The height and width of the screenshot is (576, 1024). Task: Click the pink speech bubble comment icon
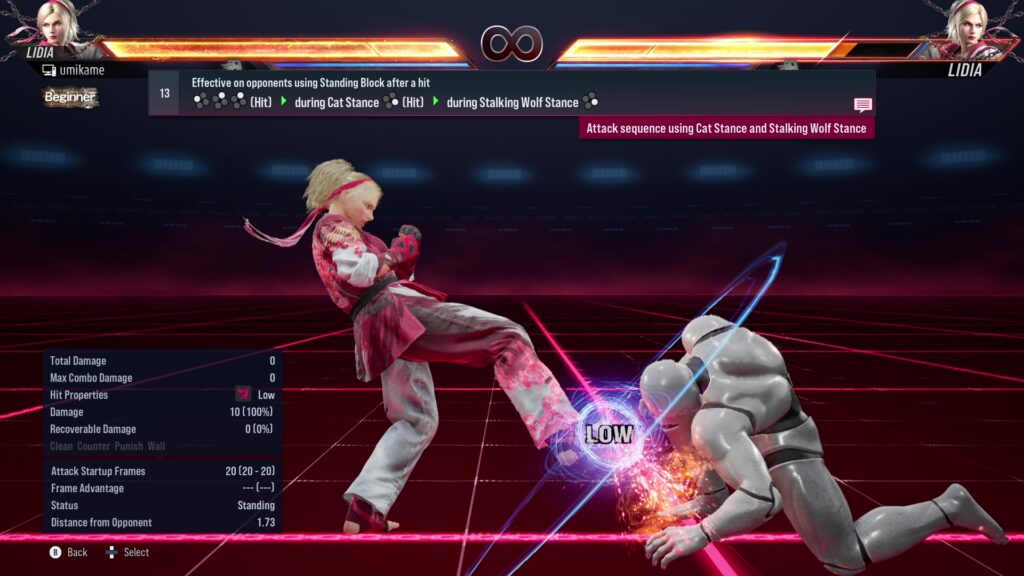pyautogui.click(x=862, y=105)
